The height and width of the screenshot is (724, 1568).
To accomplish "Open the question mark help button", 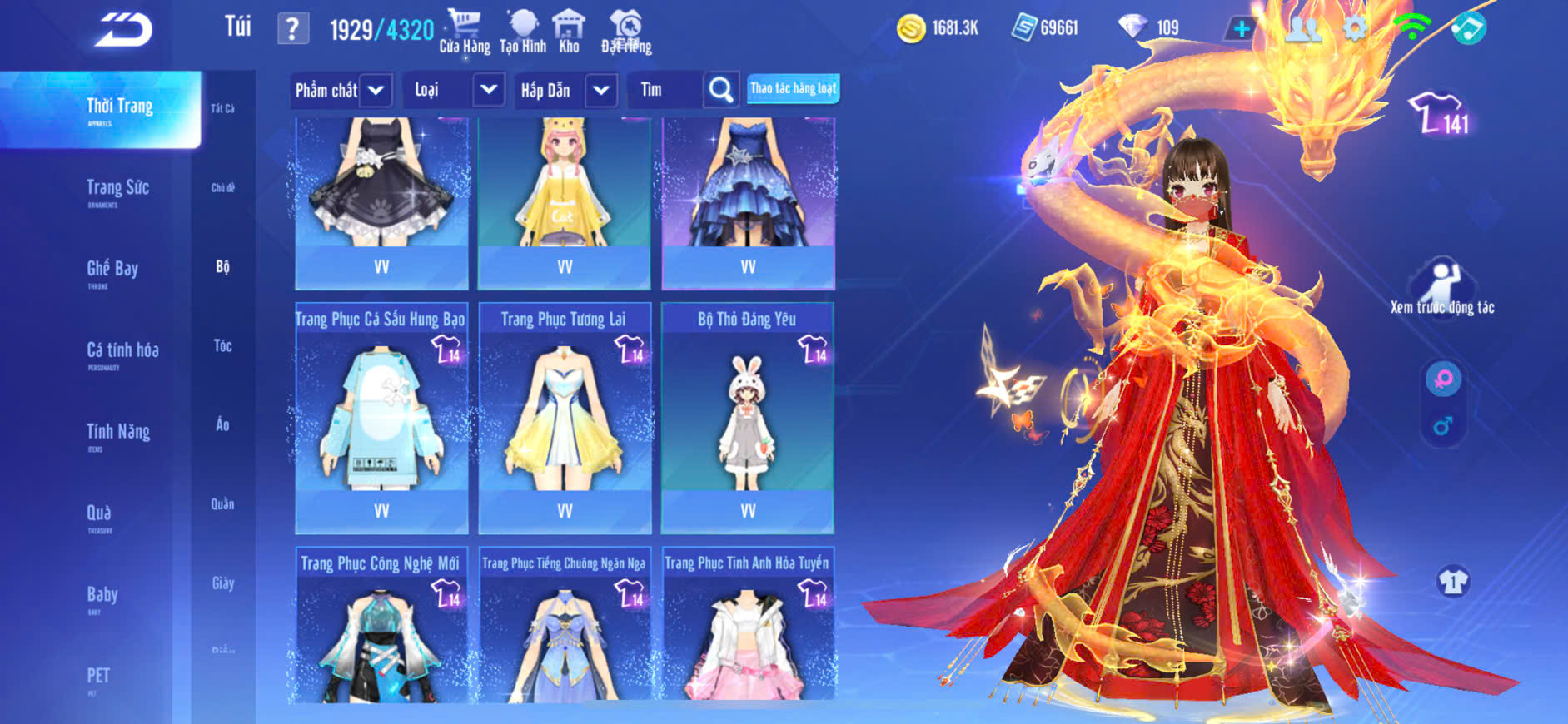I will click(x=292, y=29).
